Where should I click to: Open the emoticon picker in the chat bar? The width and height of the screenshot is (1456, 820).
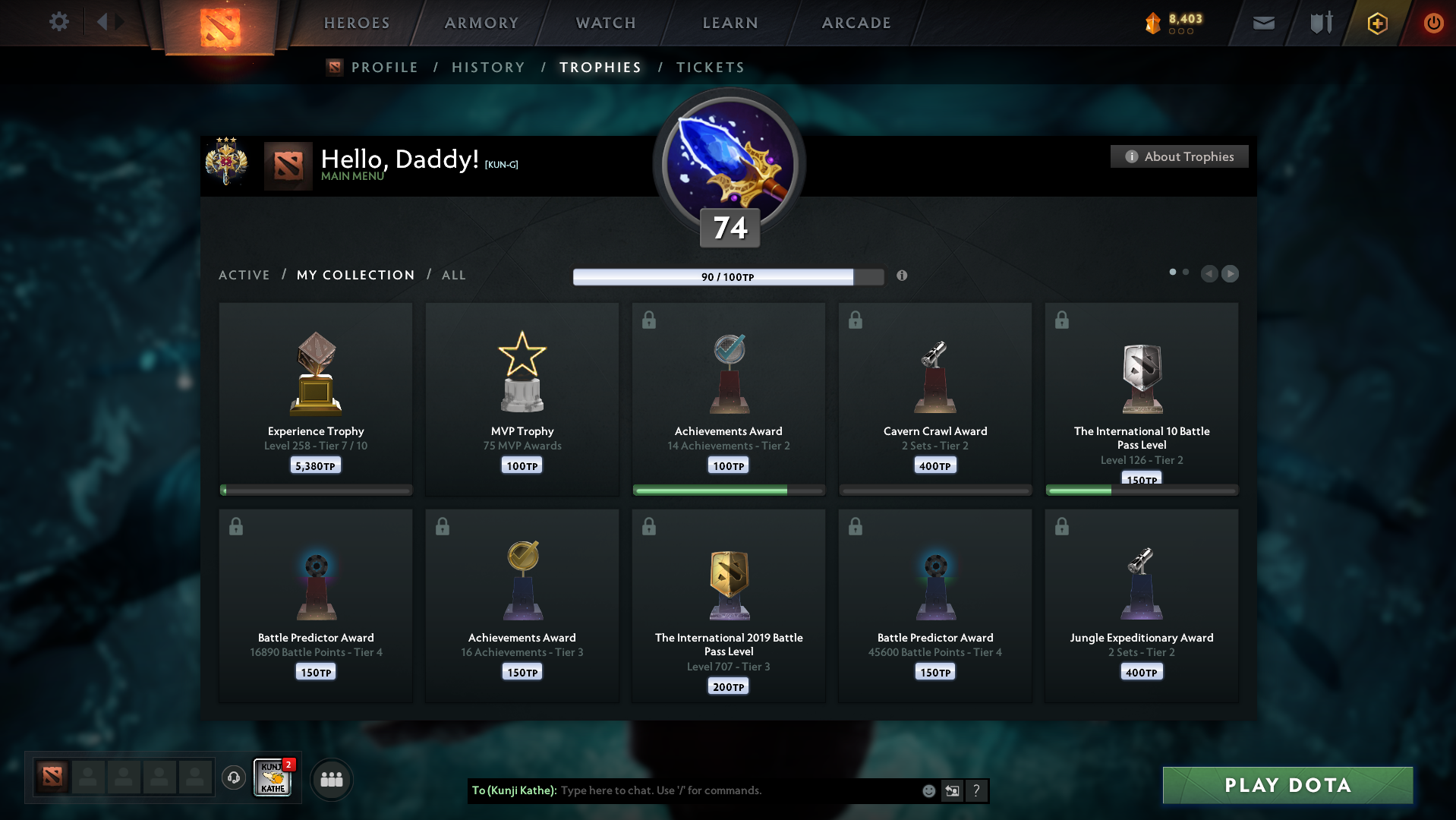(929, 790)
